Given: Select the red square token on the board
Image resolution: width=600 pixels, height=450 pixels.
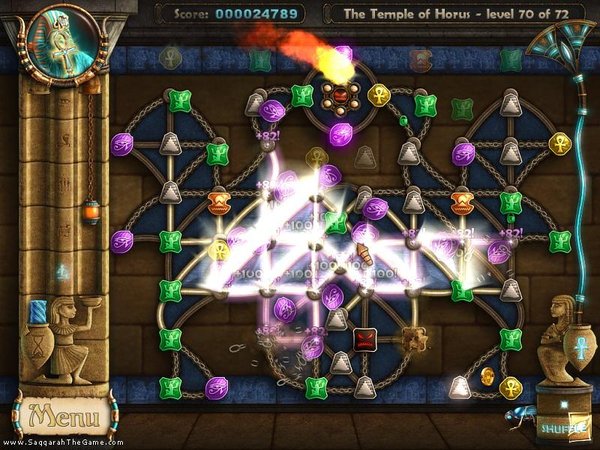Looking at the screenshot, I should tap(364, 338).
